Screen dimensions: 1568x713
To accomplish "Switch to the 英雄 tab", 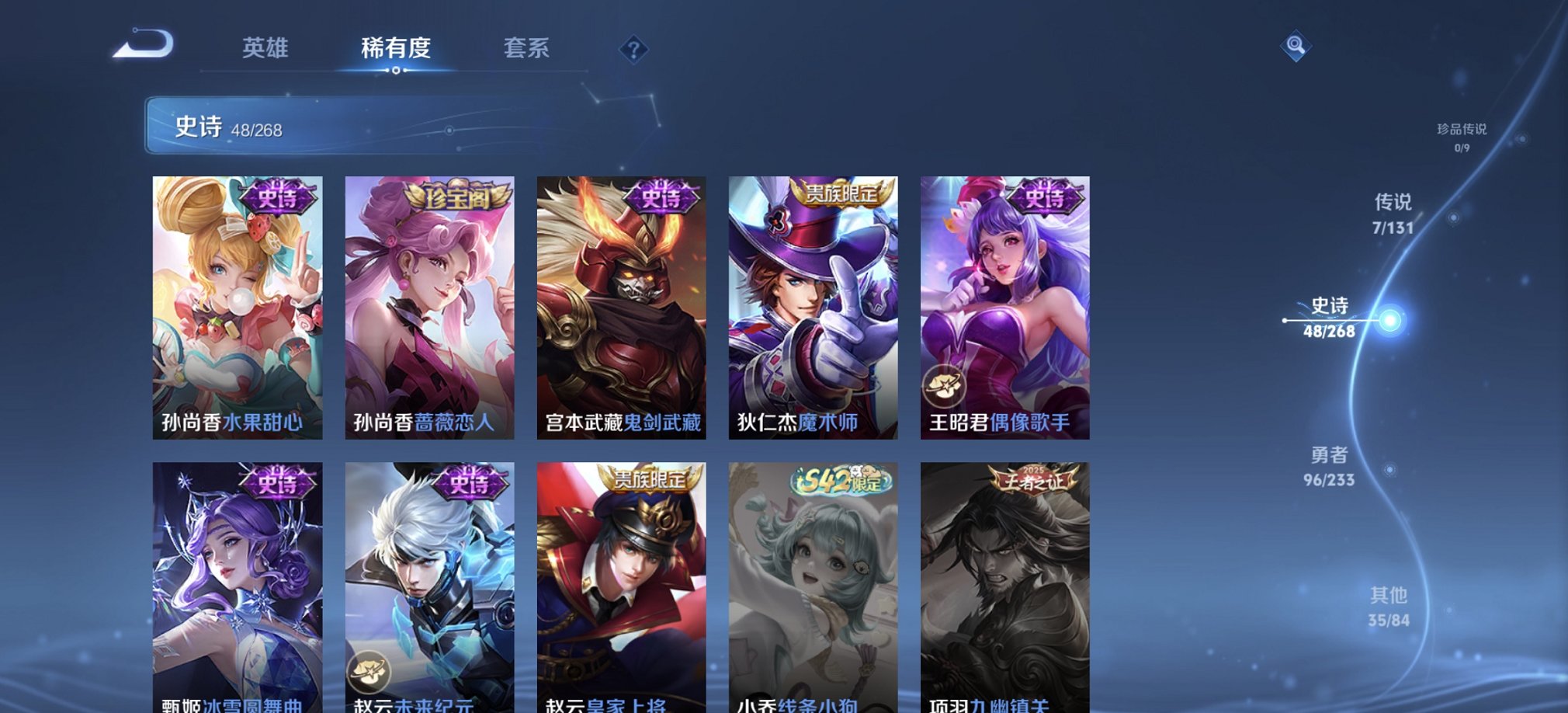I will [265, 48].
